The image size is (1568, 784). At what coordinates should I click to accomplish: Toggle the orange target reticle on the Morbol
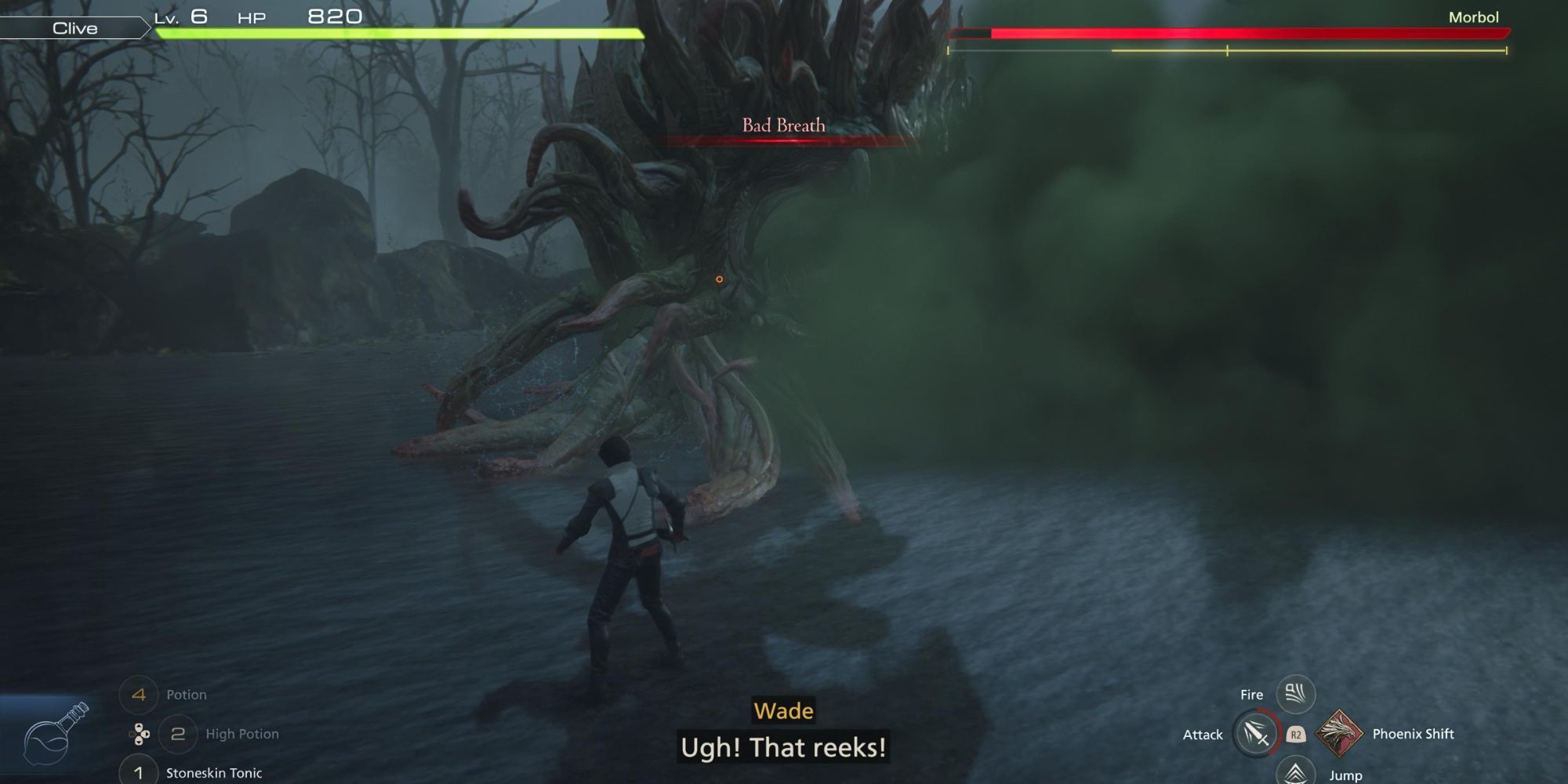(719, 278)
